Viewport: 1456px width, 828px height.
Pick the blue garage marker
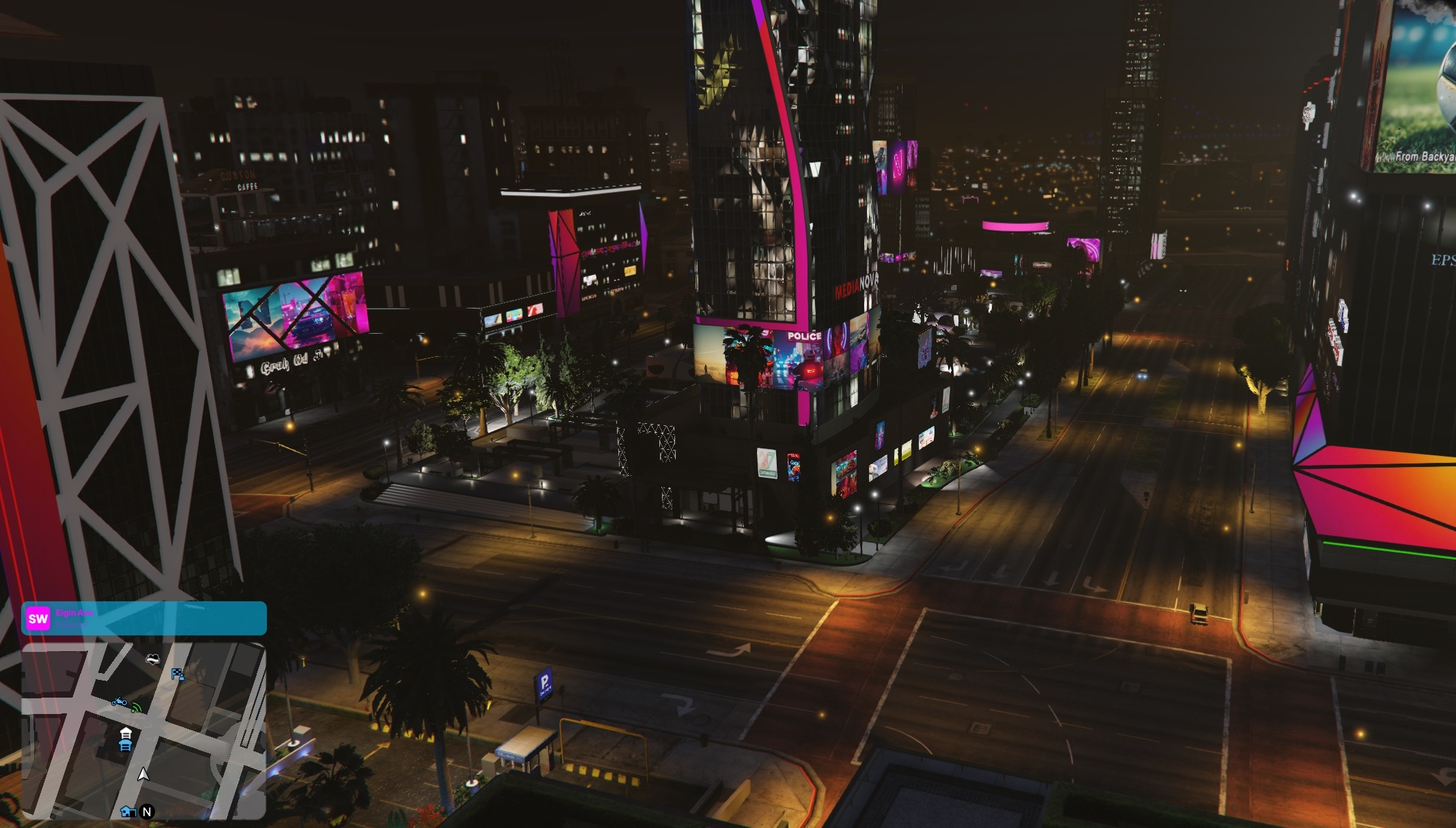click(125, 745)
